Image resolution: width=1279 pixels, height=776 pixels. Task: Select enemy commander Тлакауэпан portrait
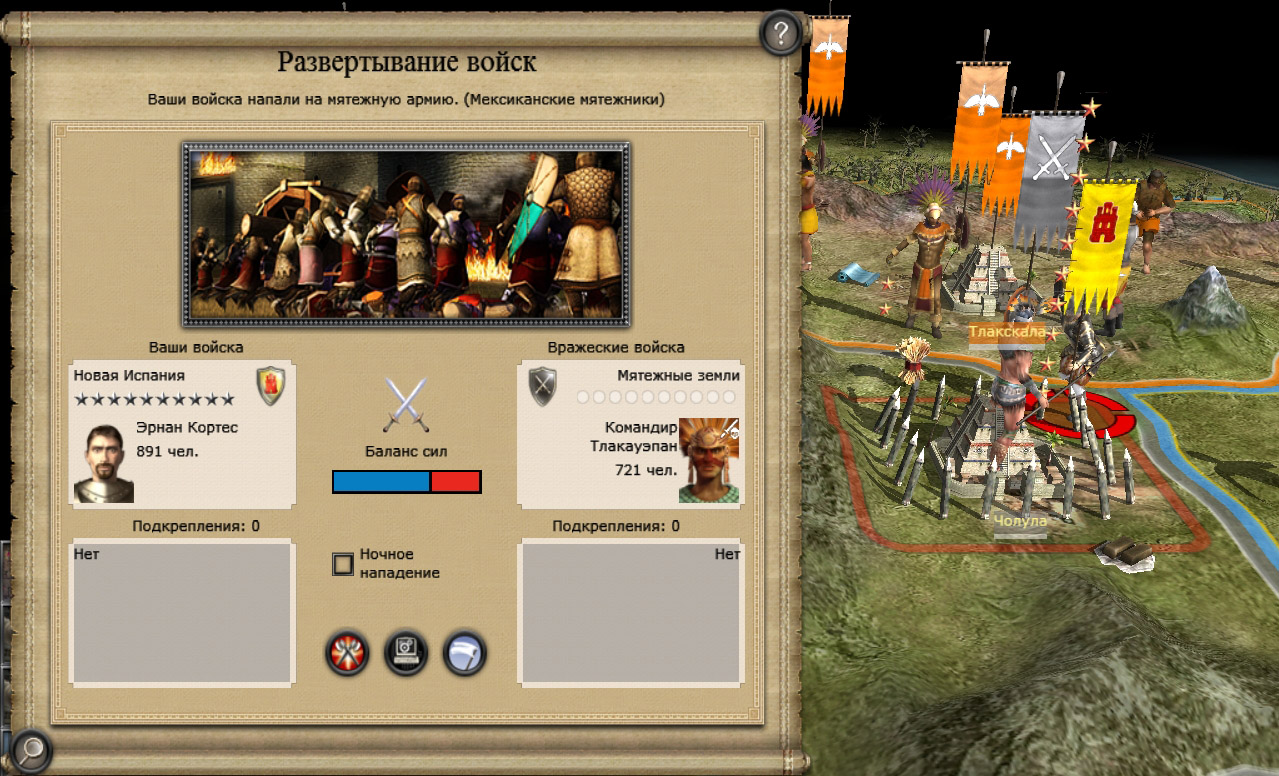[709, 460]
